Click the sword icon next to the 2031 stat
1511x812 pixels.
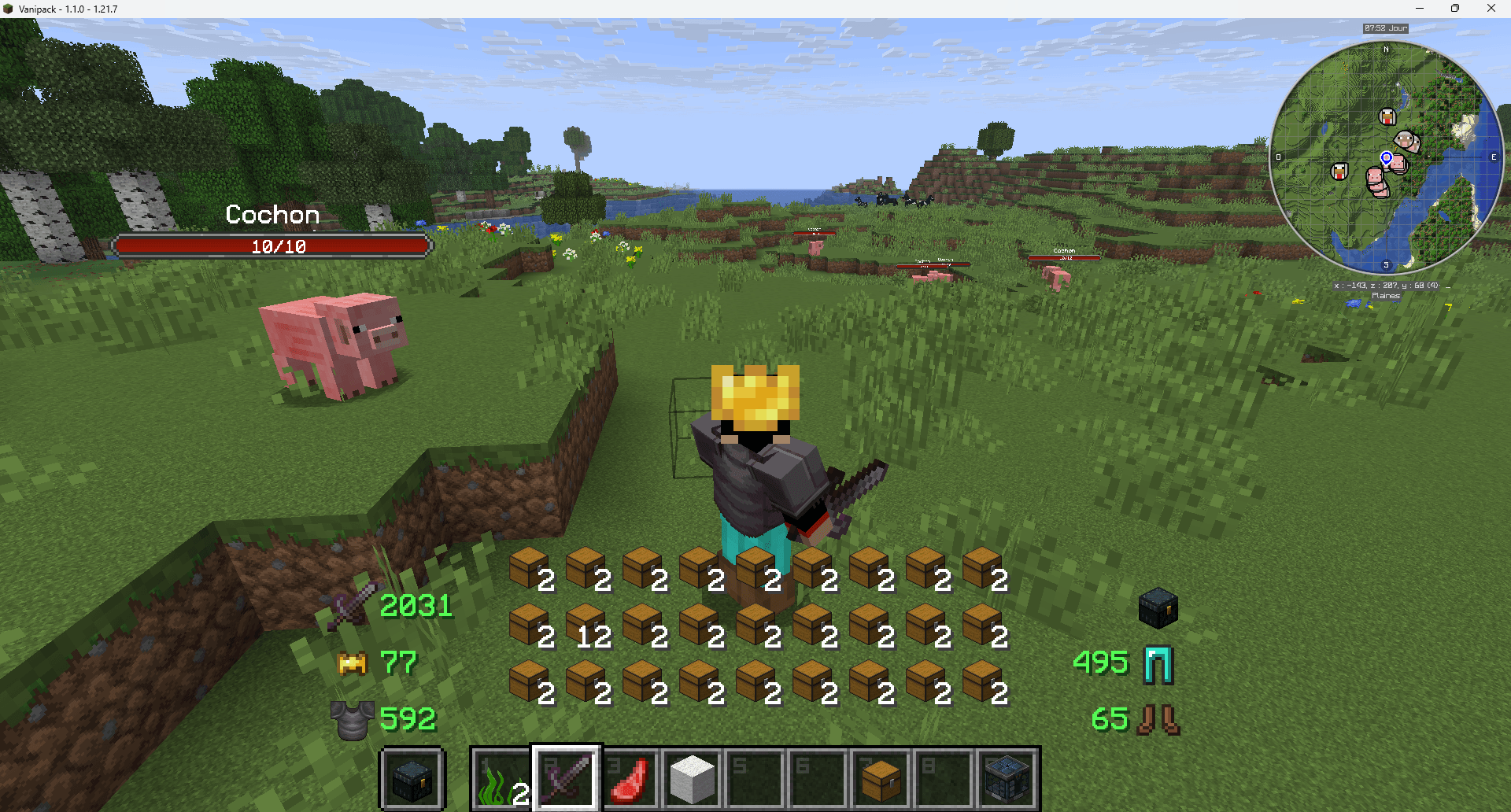pos(351,606)
